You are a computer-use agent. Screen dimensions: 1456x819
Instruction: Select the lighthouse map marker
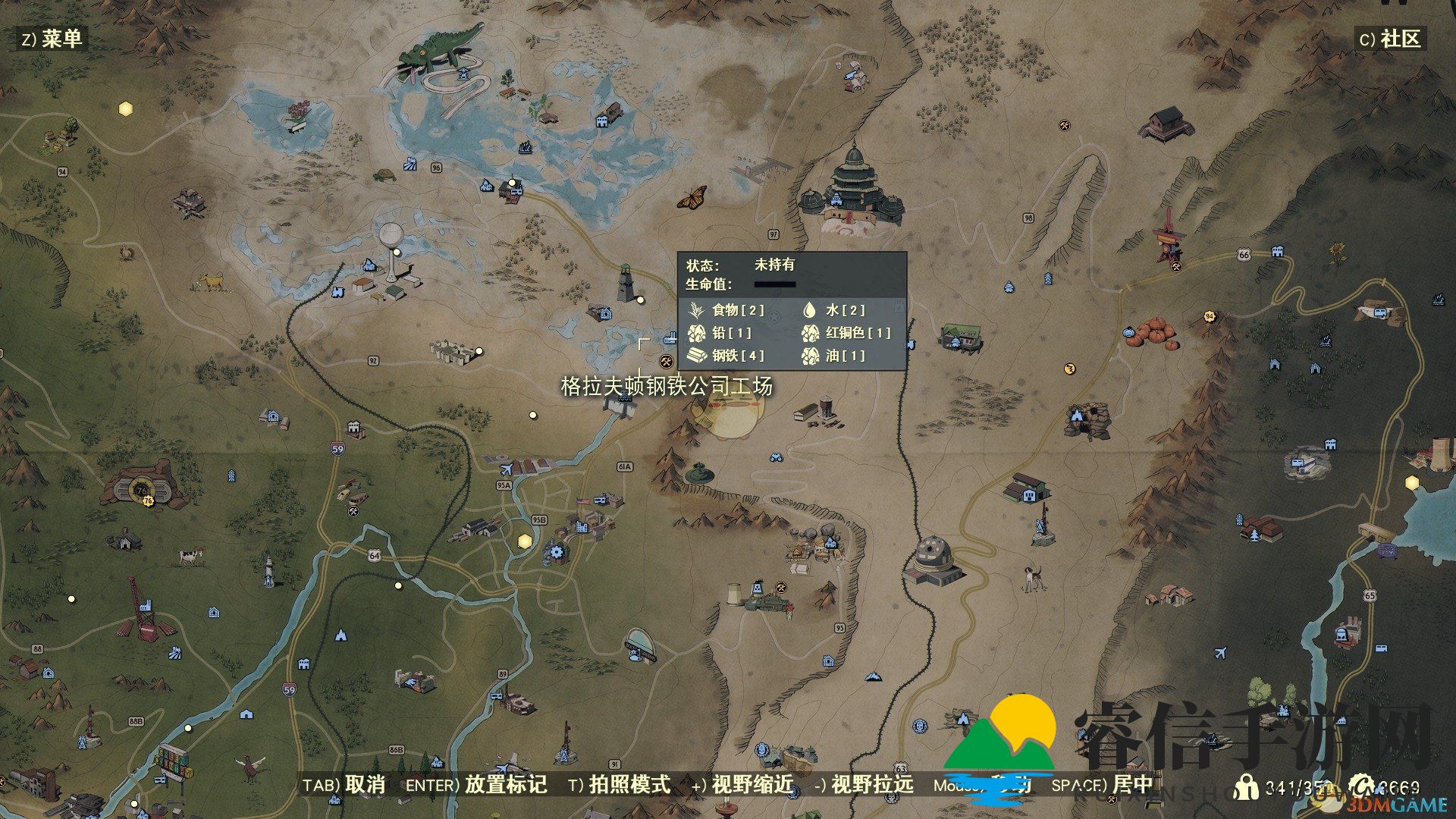coord(625,283)
